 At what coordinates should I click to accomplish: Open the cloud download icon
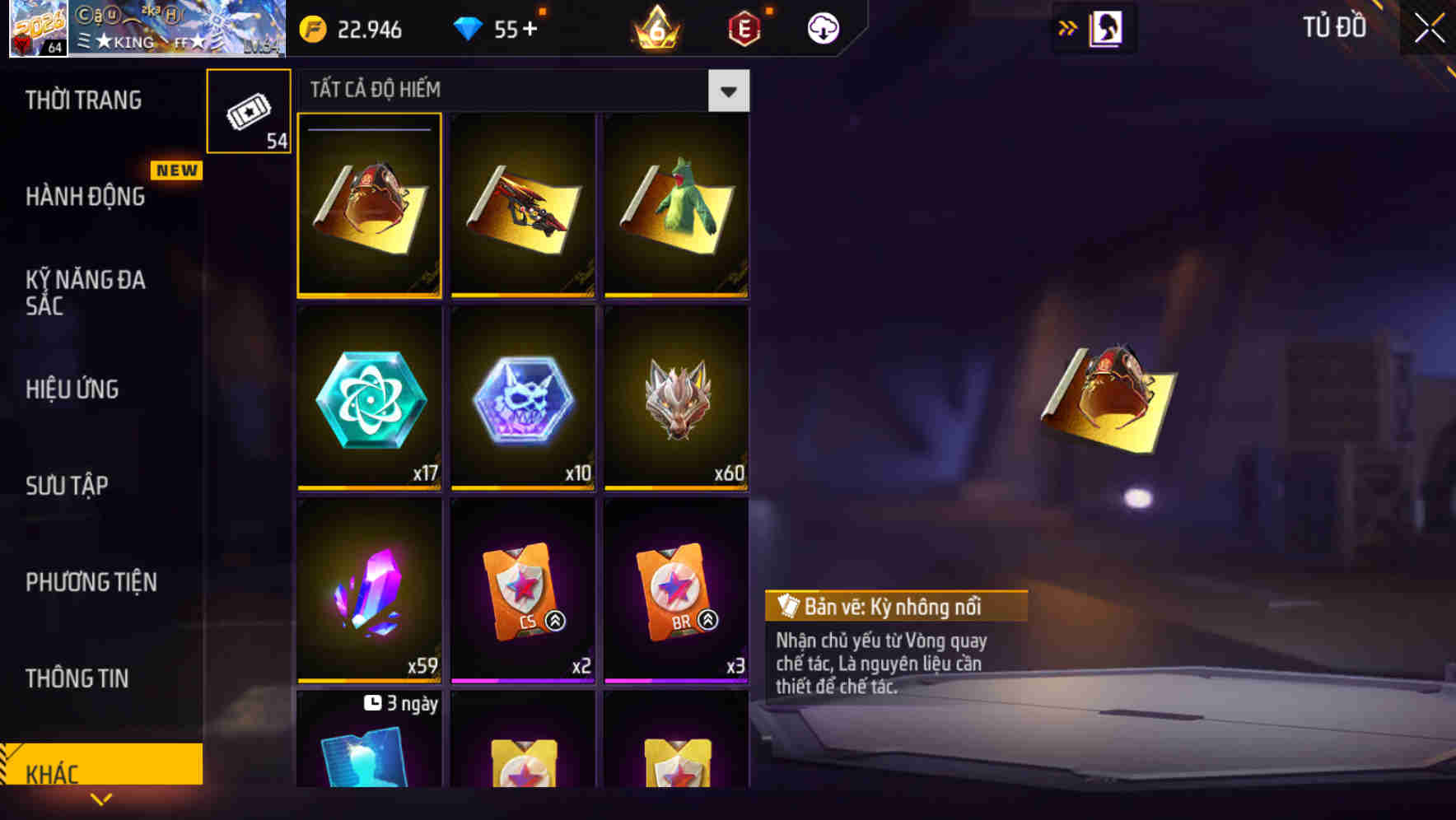click(x=823, y=27)
